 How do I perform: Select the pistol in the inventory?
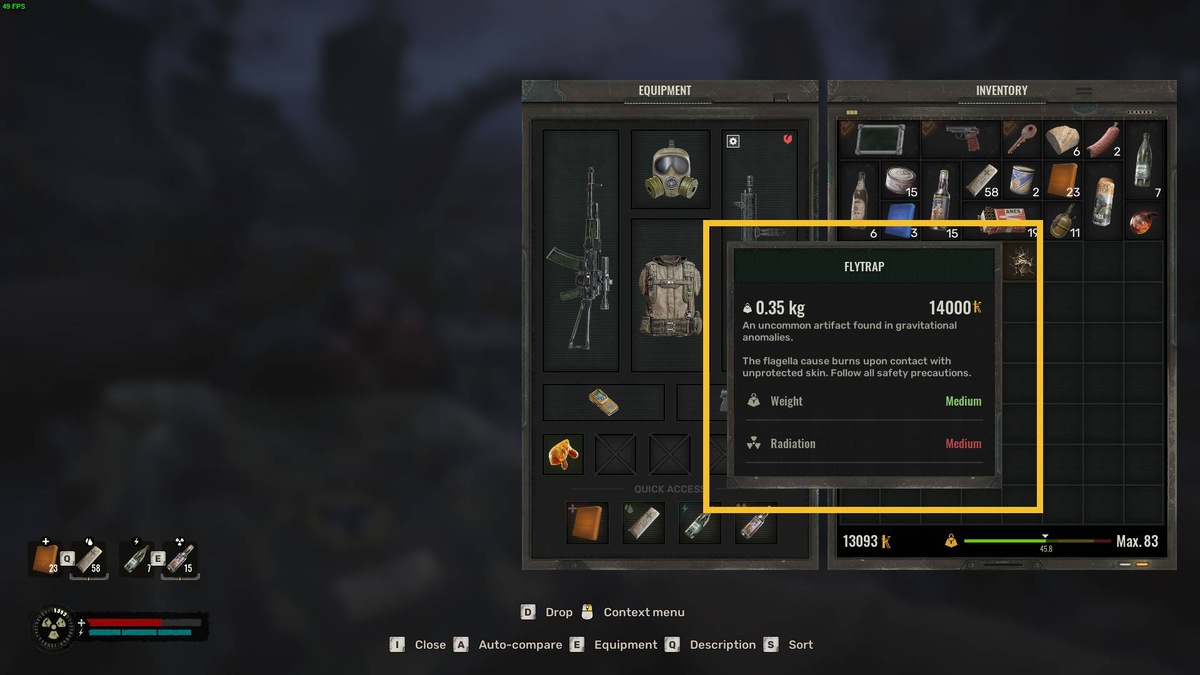tap(961, 139)
